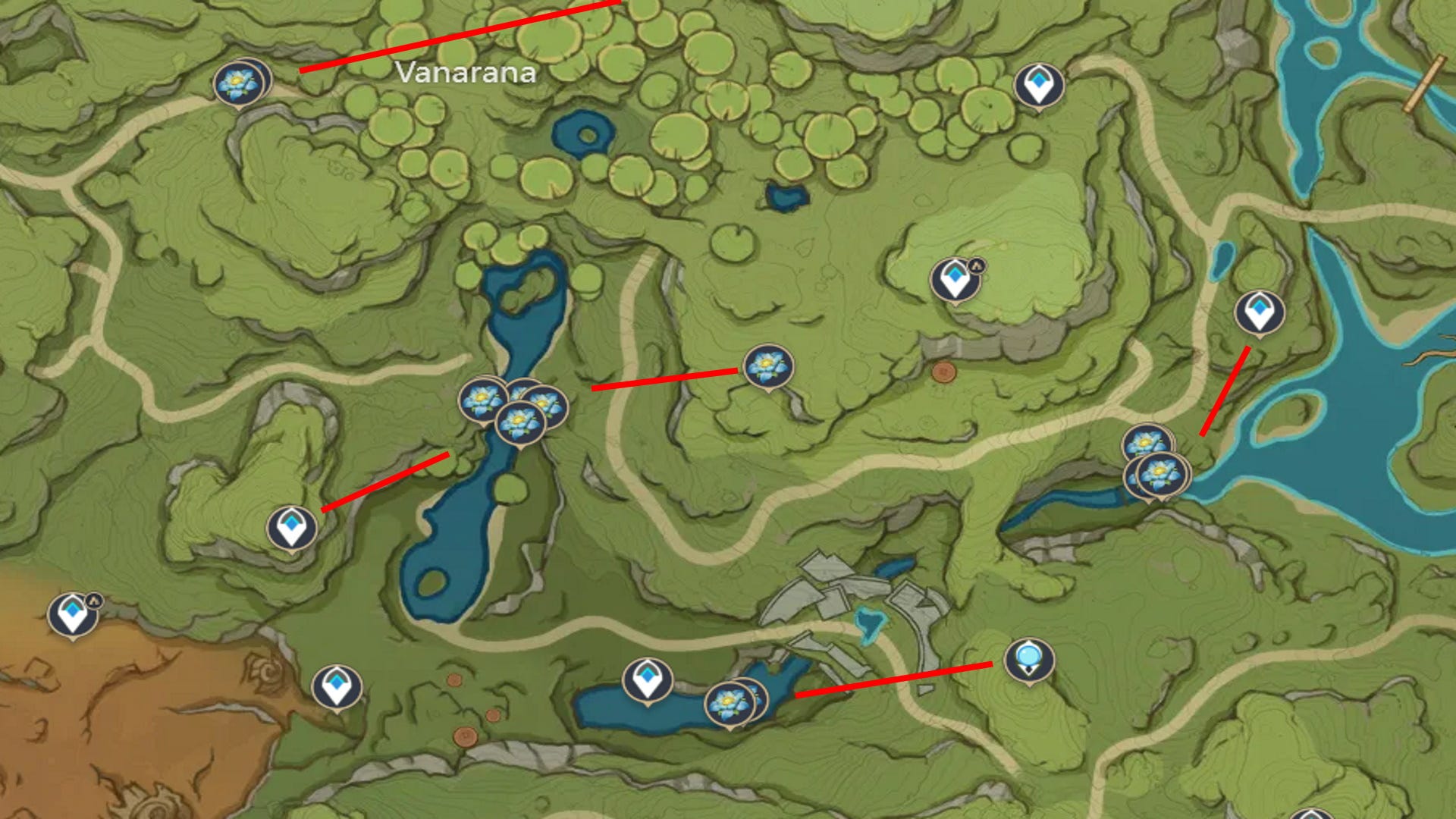Click the Vanarana location label
This screenshot has height=819, width=1456.
[465, 74]
